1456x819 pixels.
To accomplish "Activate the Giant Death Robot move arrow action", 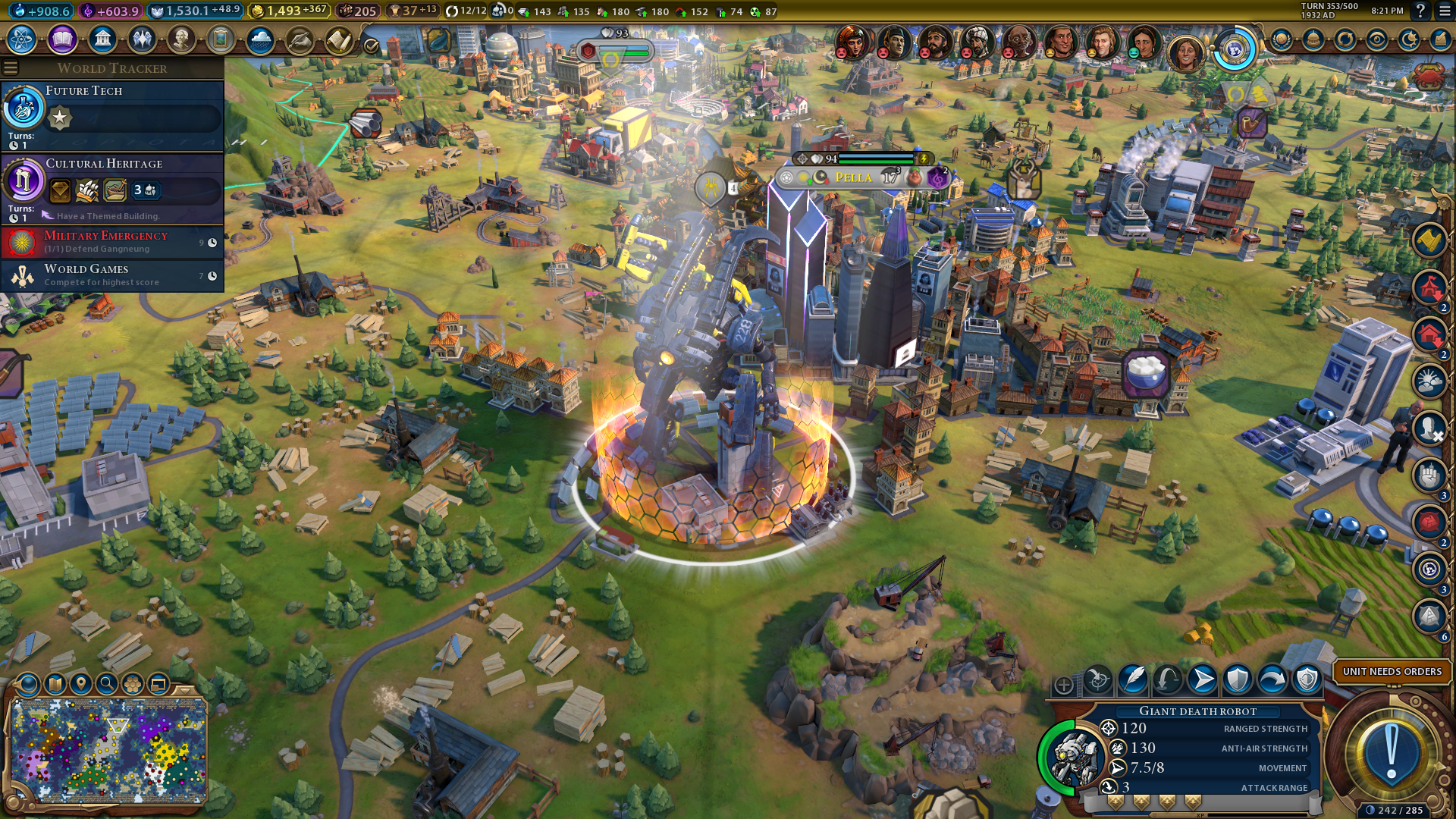I will point(1203,680).
